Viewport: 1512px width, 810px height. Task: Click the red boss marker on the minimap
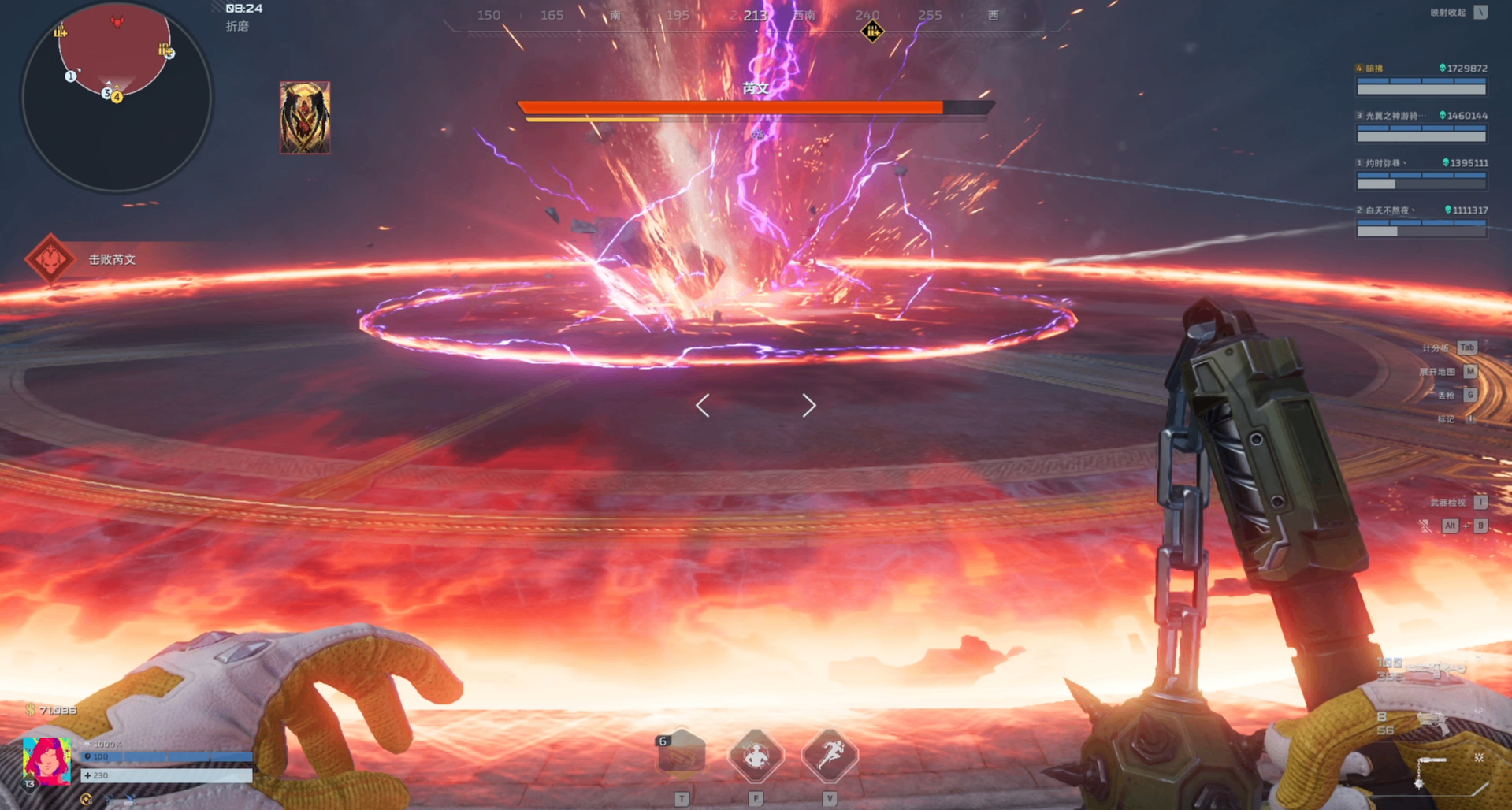coord(117,22)
